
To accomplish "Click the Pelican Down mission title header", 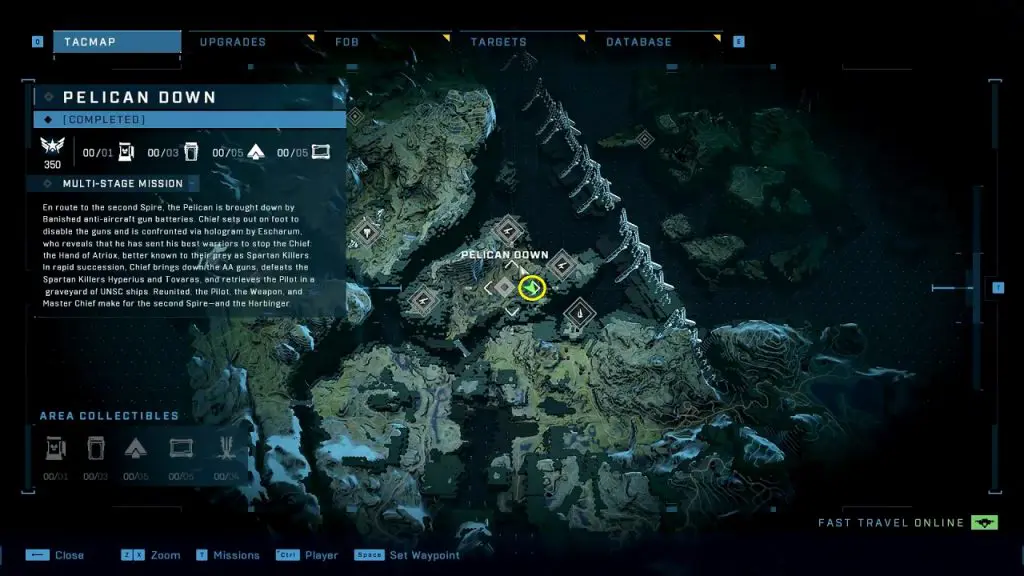I will tap(140, 97).
